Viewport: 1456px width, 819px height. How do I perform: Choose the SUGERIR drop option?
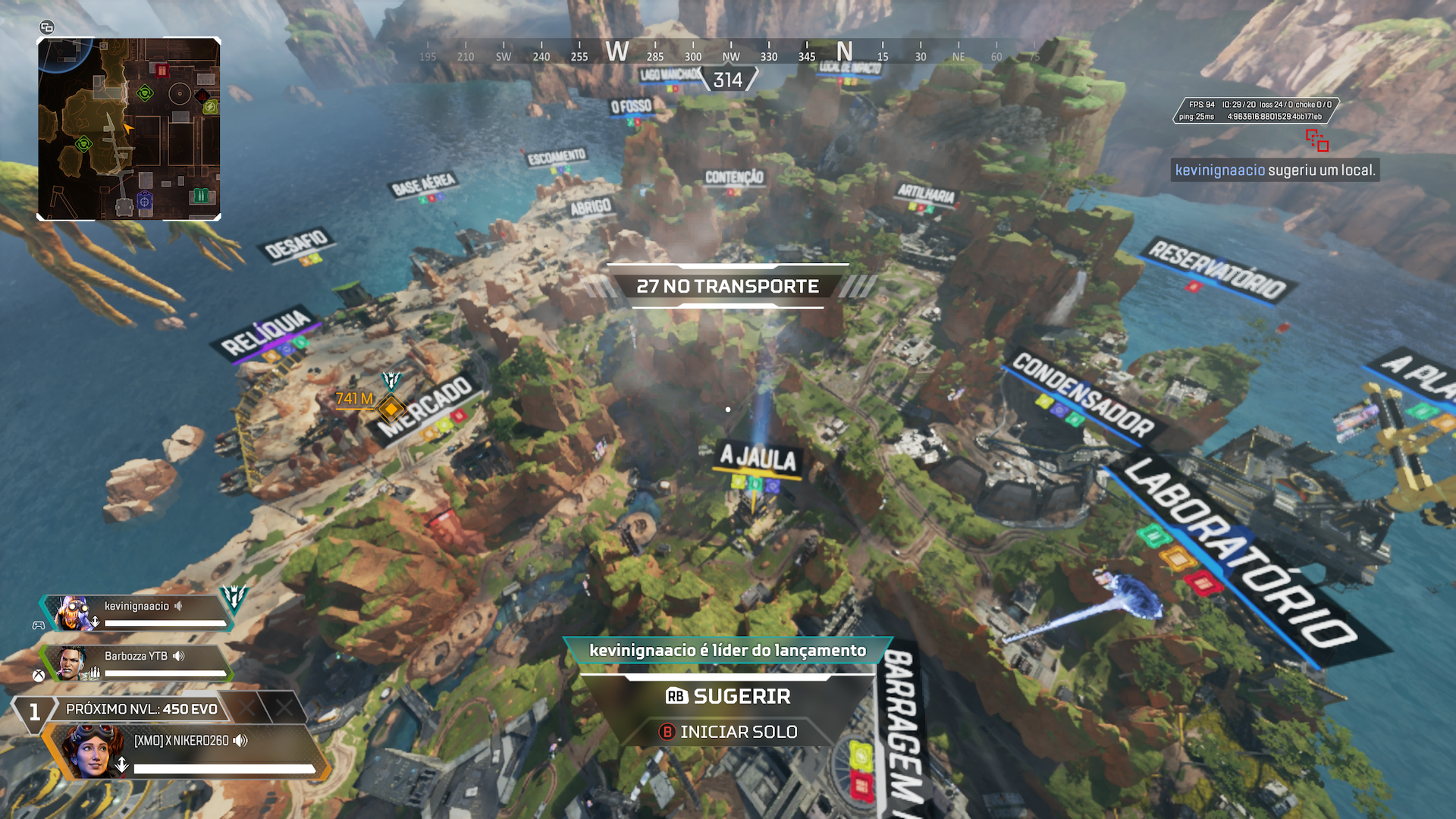(728, 696)
